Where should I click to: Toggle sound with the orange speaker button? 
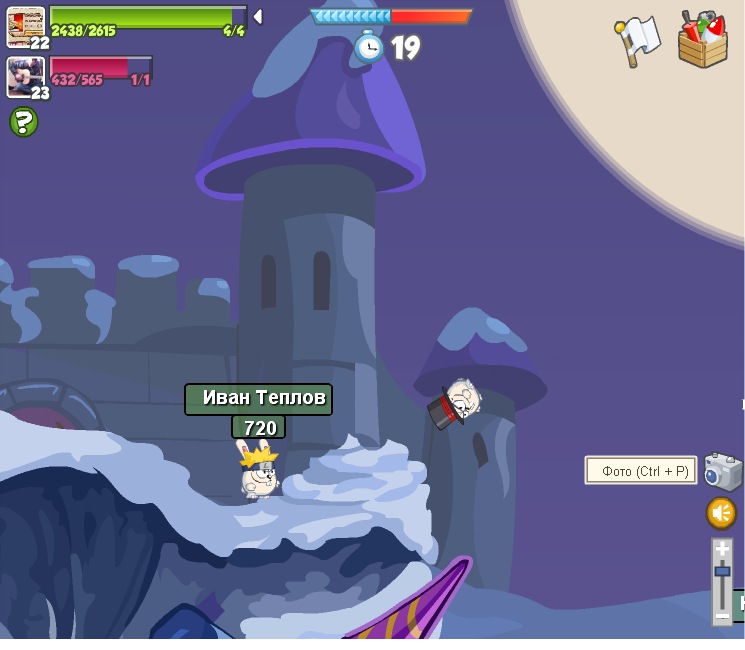721,513
